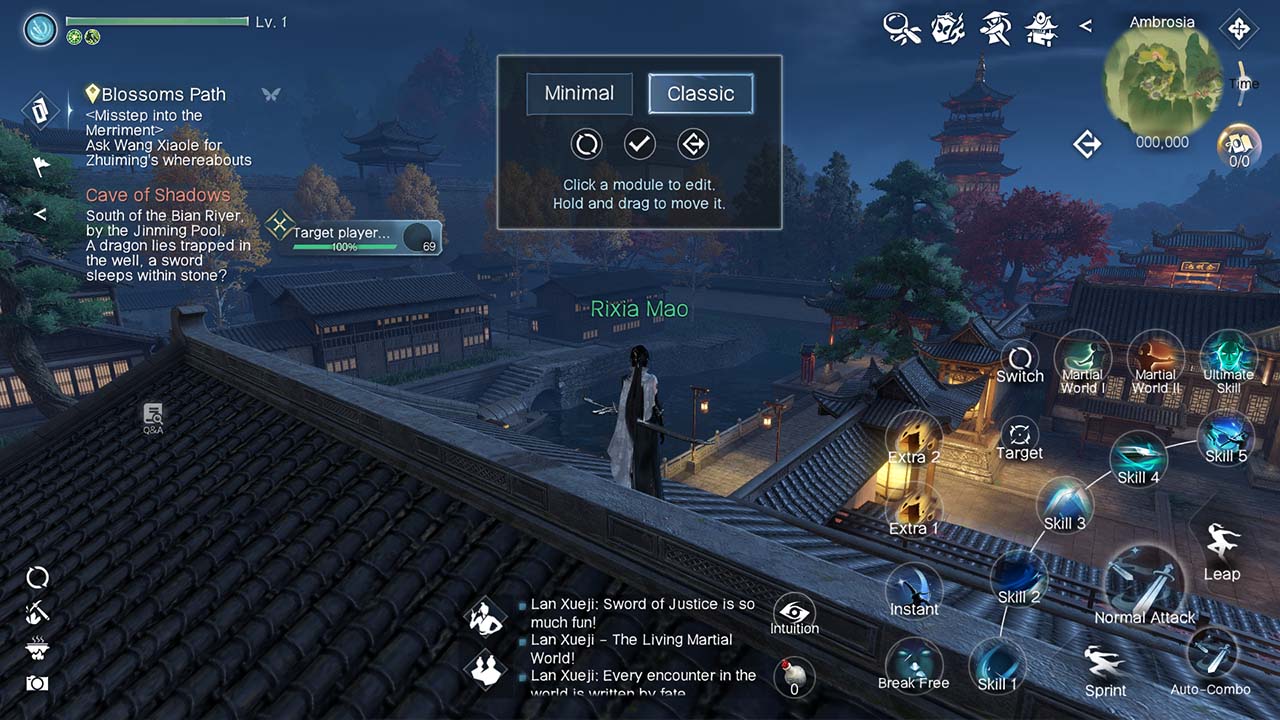
Task: Activate Skill 5
Action: click(1225, 437)
